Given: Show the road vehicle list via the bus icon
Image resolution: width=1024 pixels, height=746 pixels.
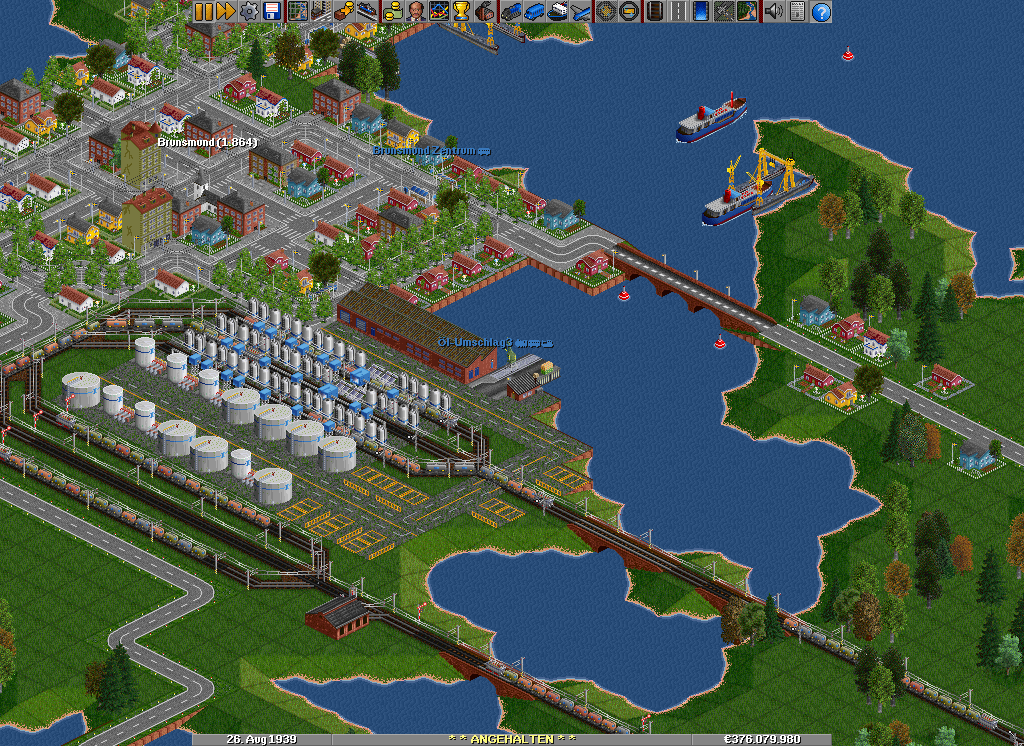Looking at the screenshot, I should tap(535, 12).
